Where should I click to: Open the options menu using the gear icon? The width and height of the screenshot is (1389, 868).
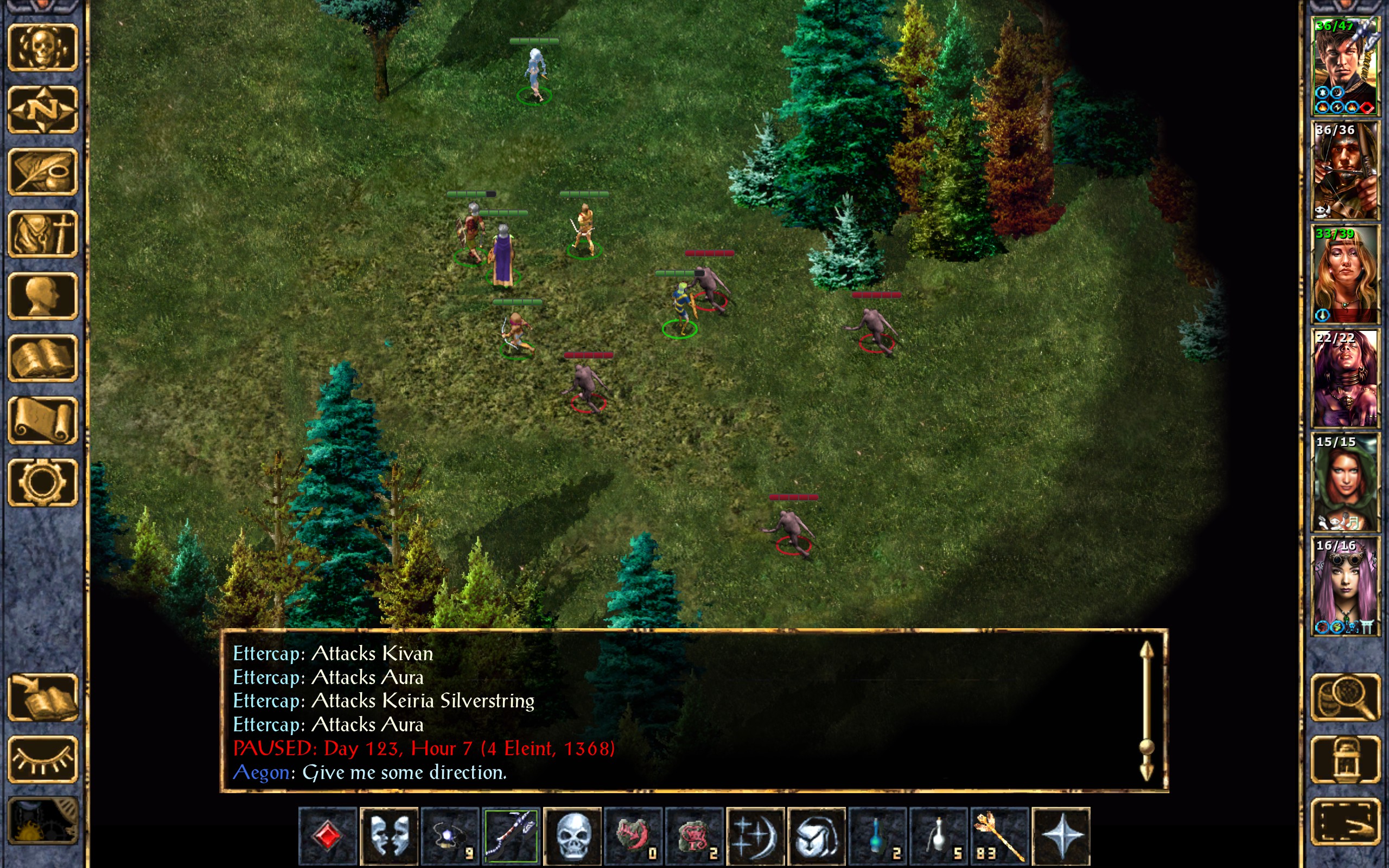42,482
